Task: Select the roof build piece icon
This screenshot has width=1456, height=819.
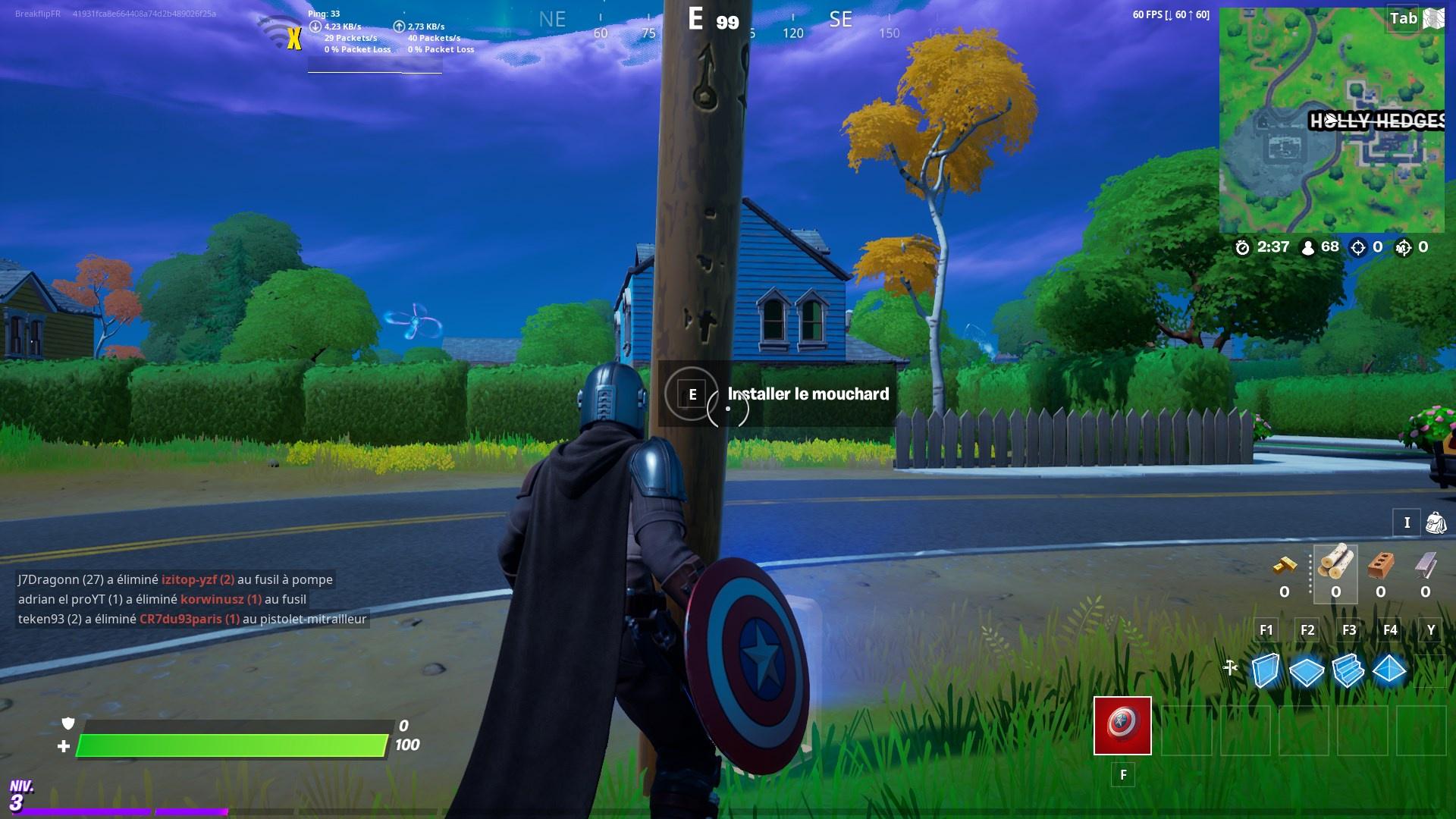Action: pyautogui.click(x=1390, y=671)
